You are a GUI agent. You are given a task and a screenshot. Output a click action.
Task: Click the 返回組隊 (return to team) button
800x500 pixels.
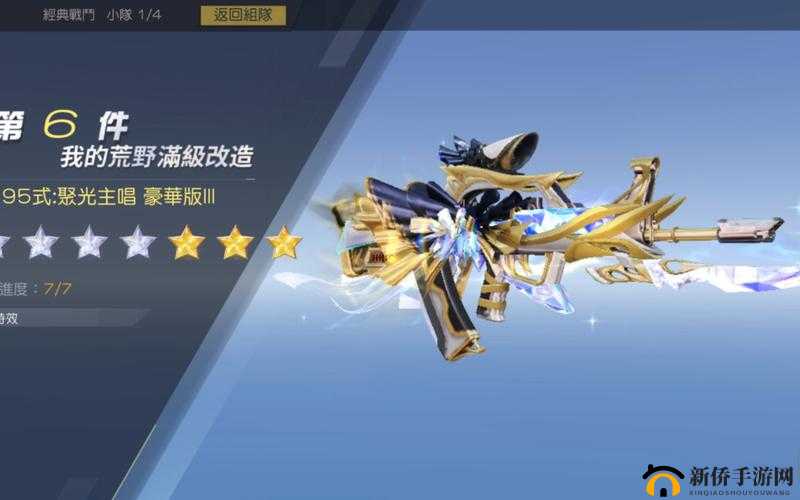(243, 15)
